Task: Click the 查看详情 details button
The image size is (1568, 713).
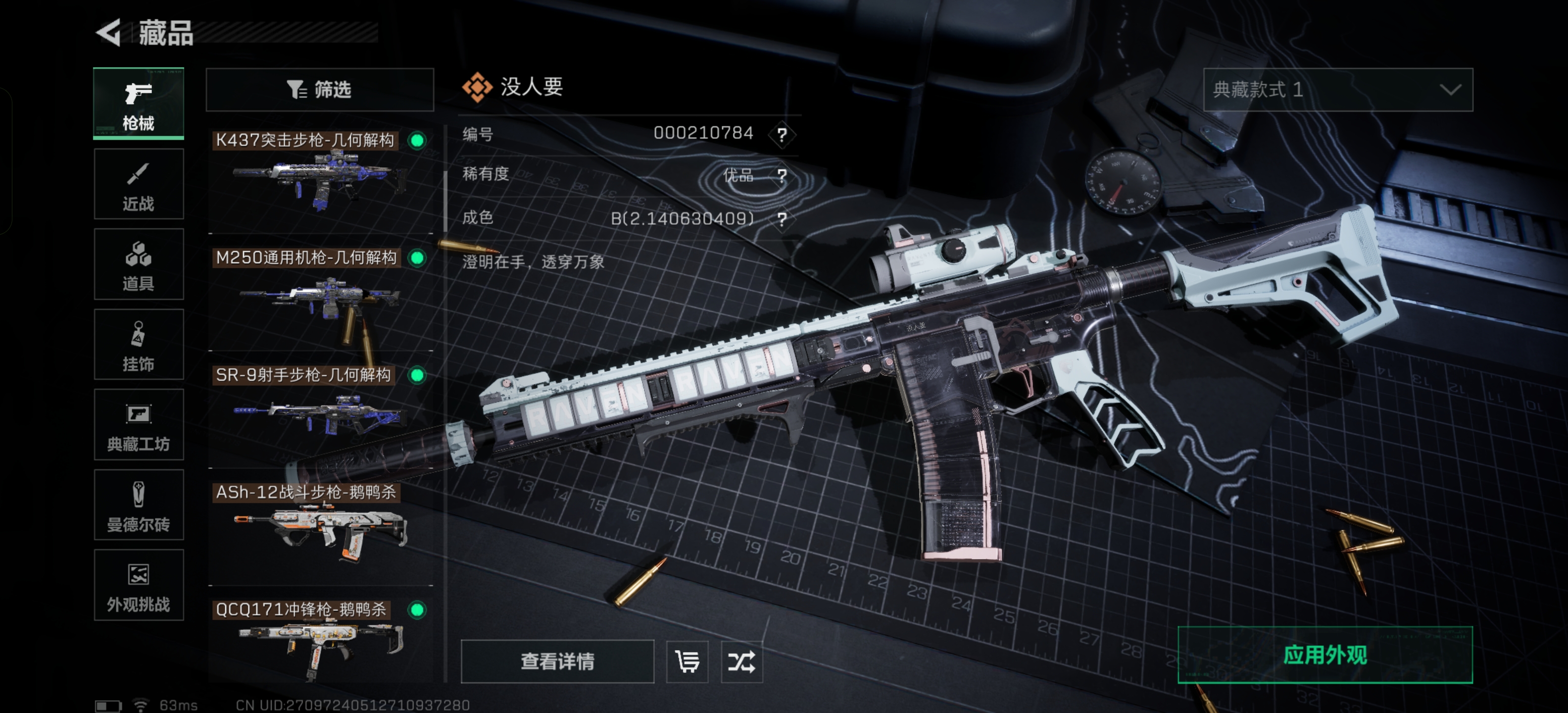Action: 557,661
